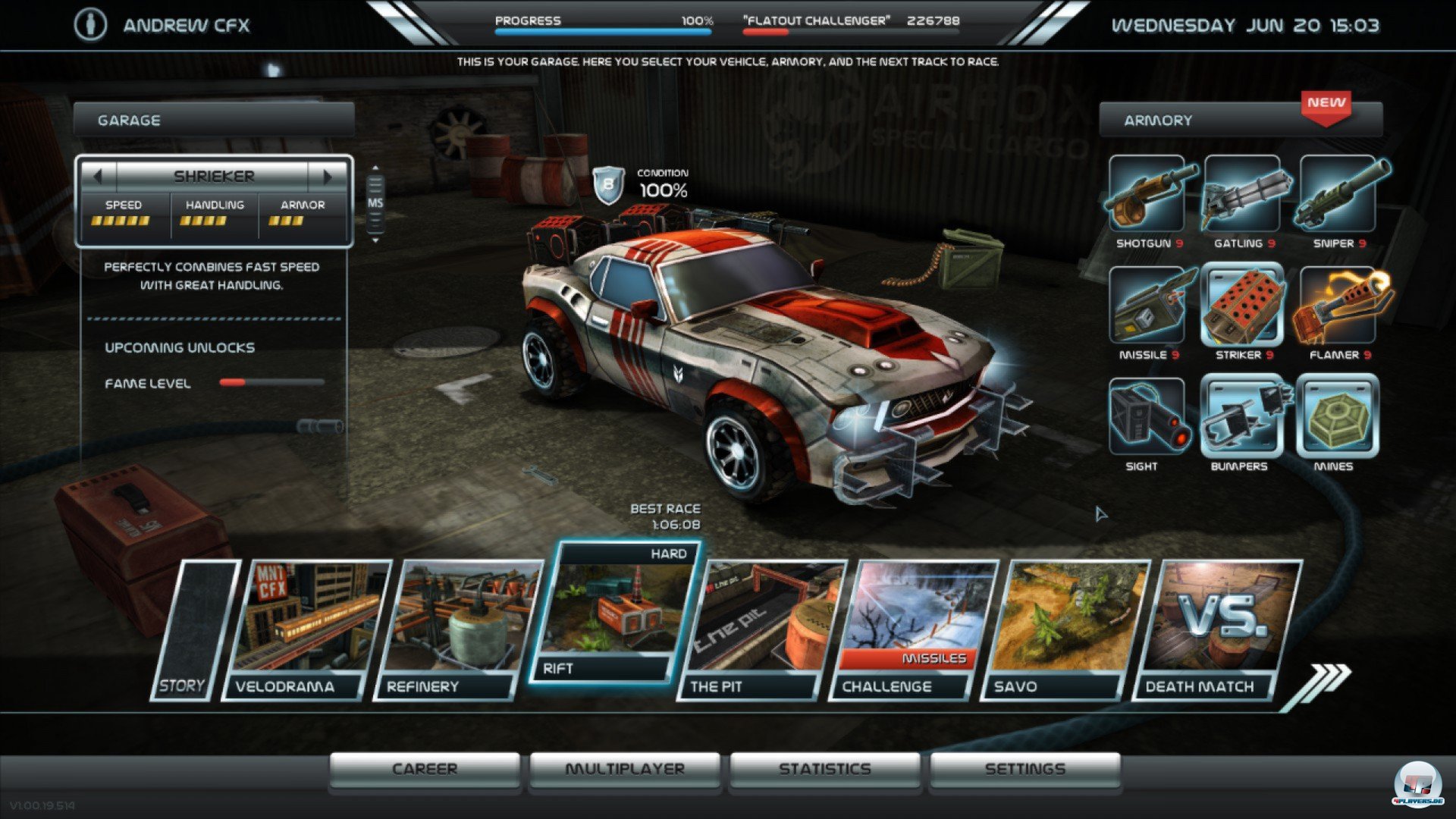Equip the Mines upgrade icon
Image resolution: width=1456 pixels, height=819 pixels.
pyautogui.click(x=1338, y=417)
